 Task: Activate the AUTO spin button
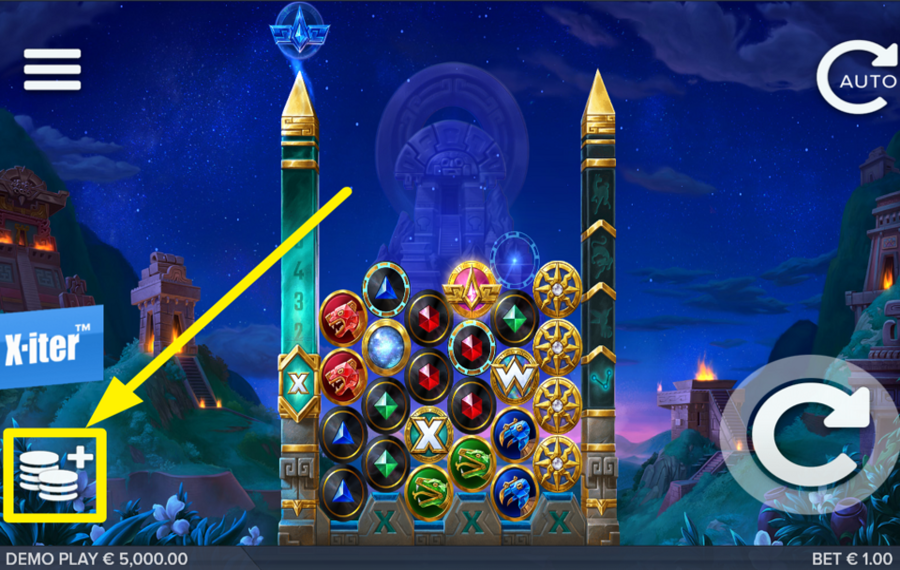tap(858, 77)
